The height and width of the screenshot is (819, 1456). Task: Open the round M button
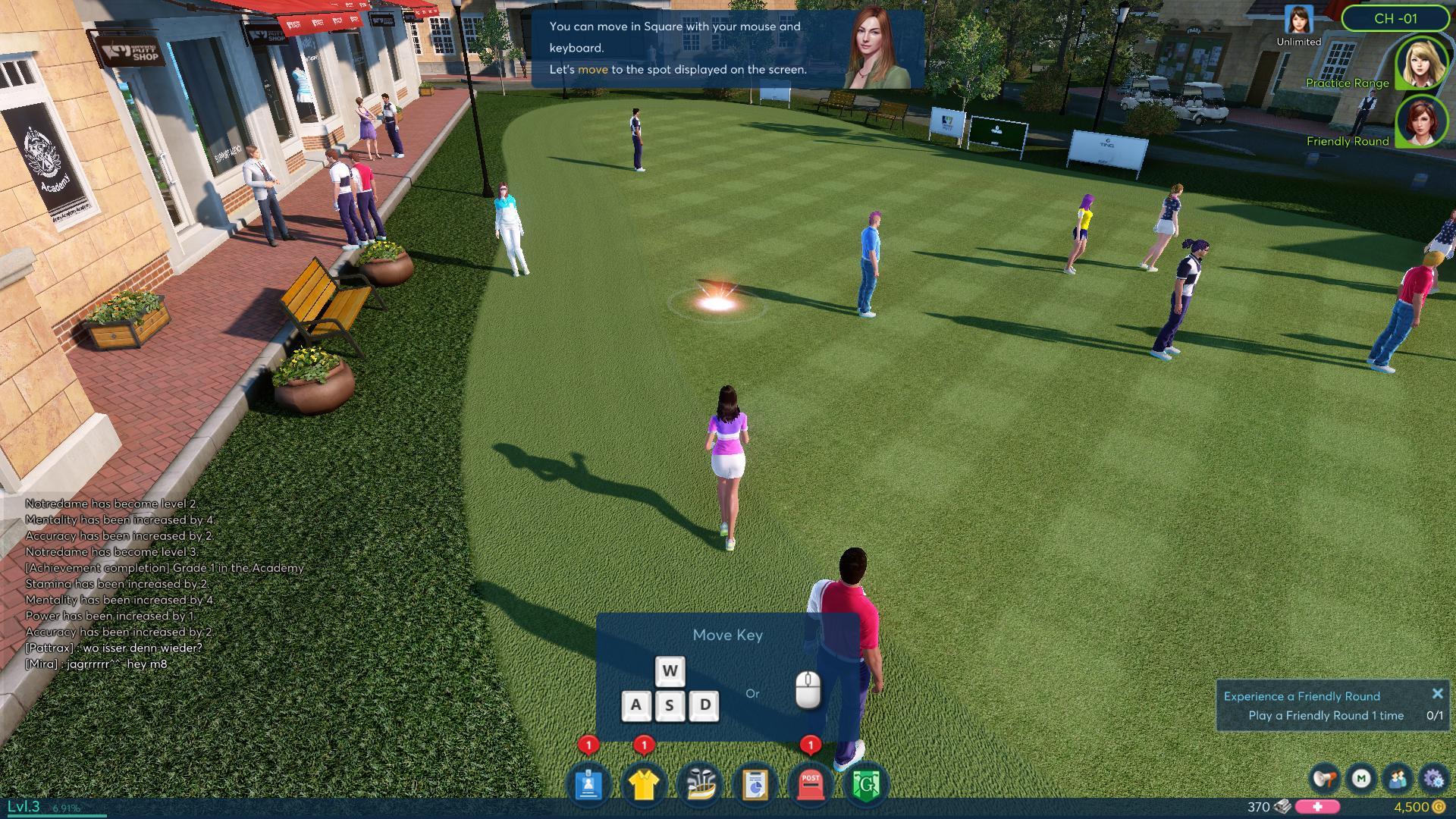1361,779
